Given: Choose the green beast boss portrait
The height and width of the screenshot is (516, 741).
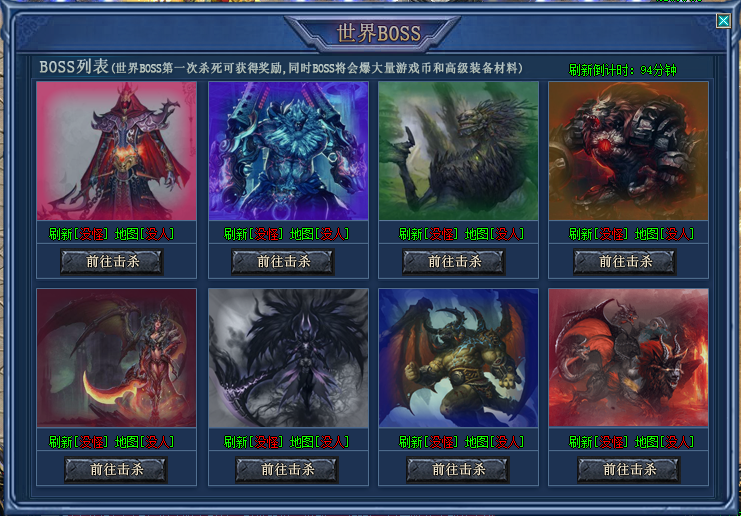Looking at the screenshot, I should pyautogui.click(x=458, y=150).
